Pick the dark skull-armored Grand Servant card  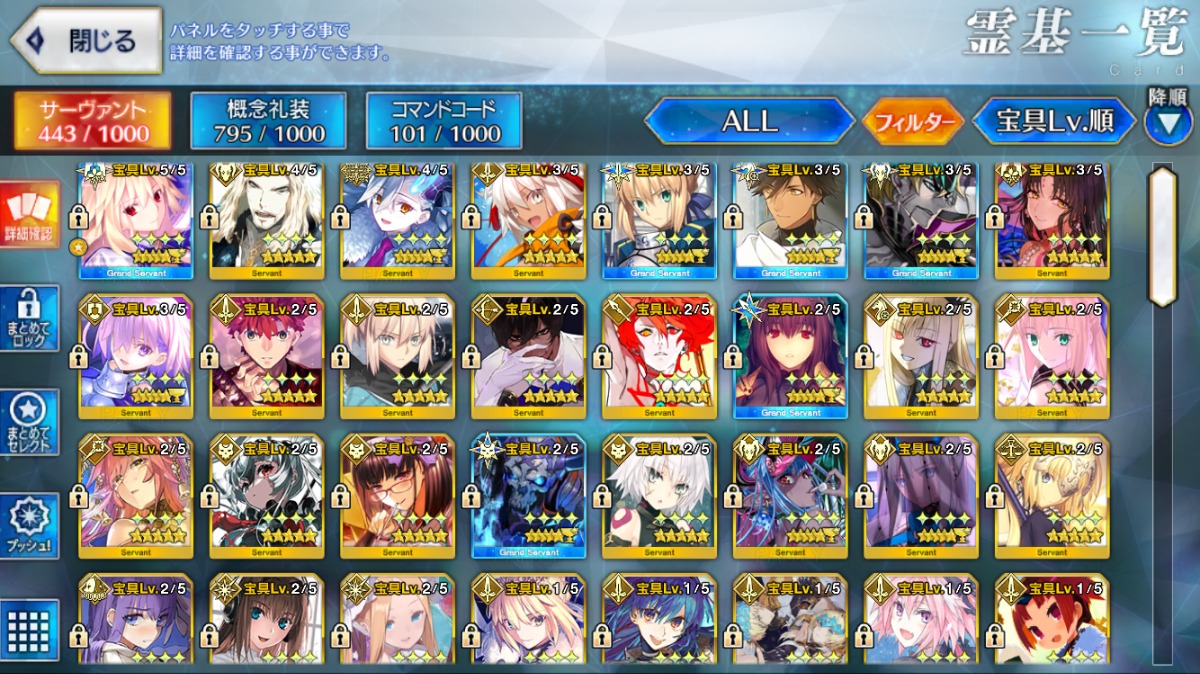point(528,495)
